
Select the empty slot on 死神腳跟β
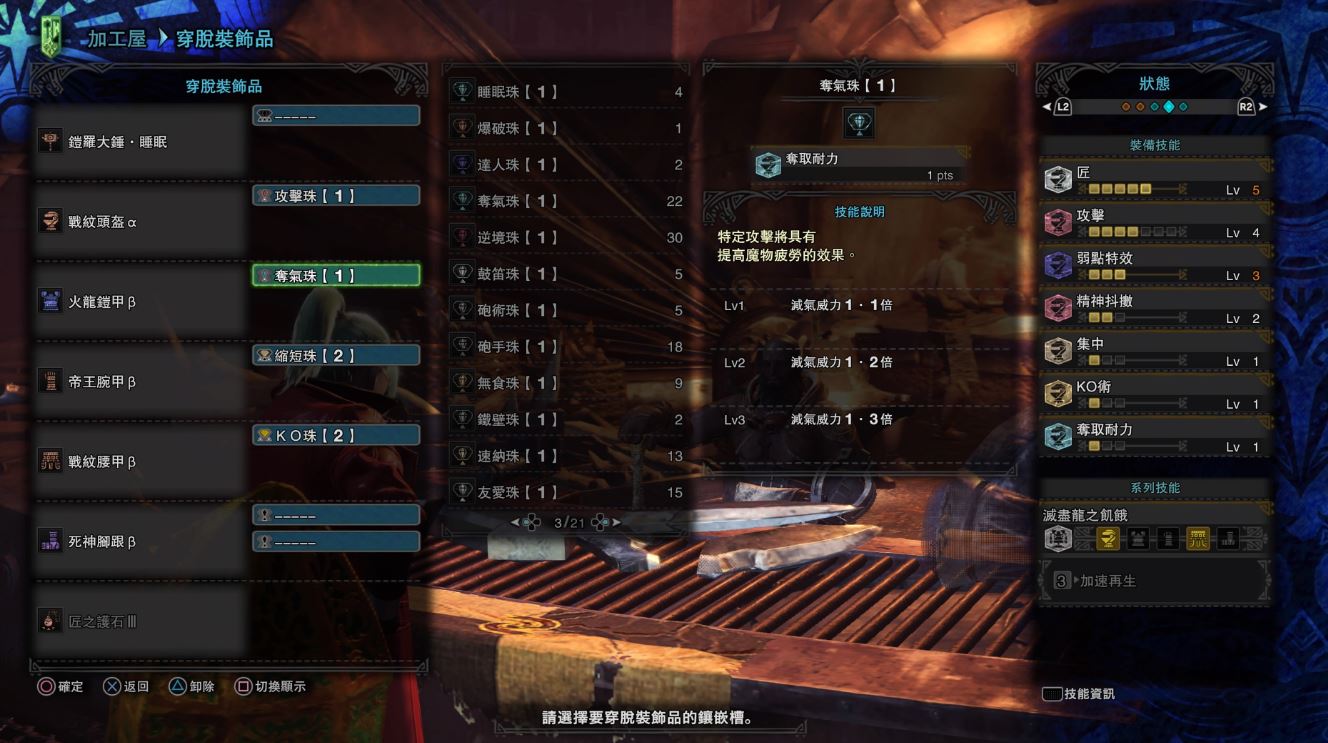point(336,514)
